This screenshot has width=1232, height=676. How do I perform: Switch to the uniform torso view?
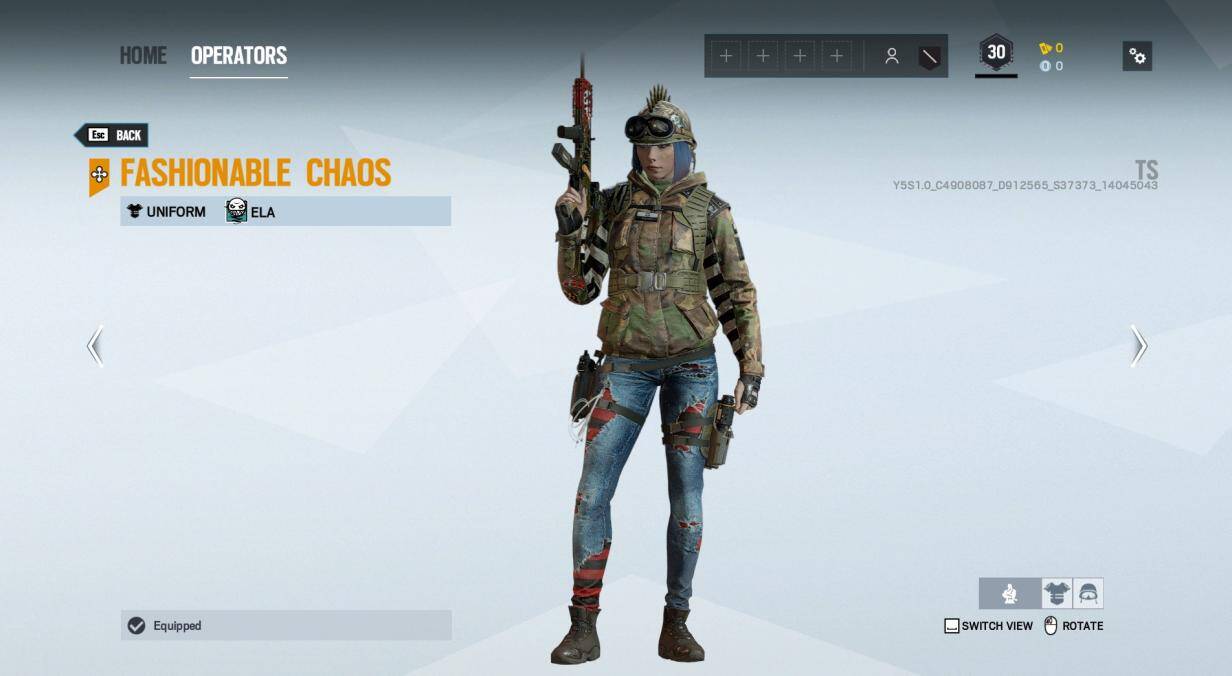tap(1056, 594)
